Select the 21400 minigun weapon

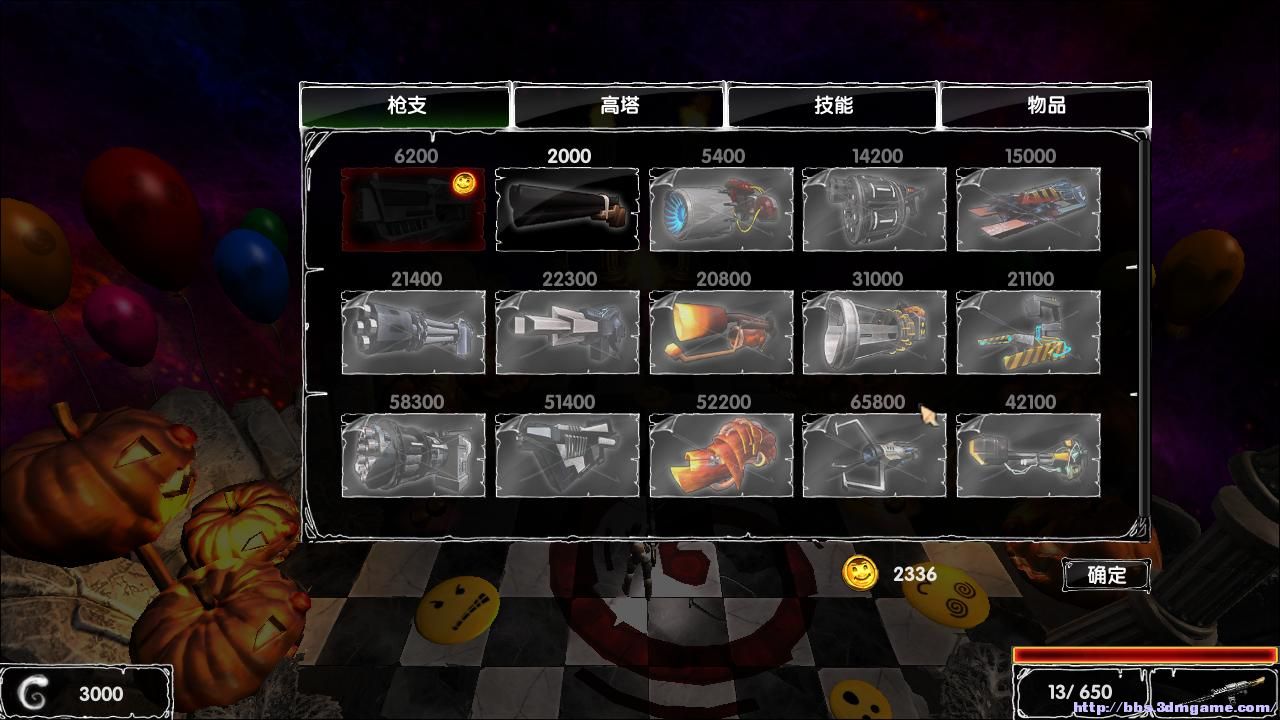click(413, 332)
